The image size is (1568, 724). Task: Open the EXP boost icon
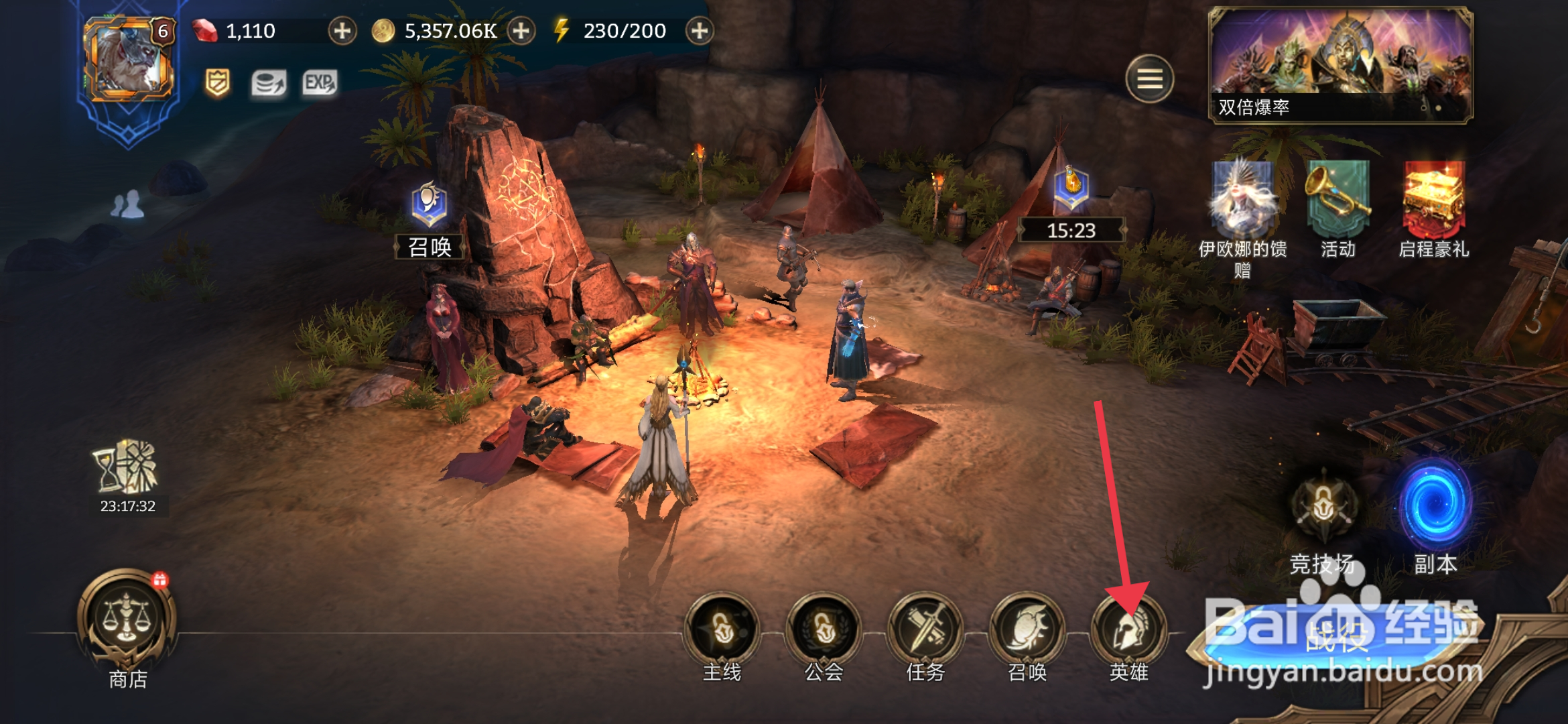(x=320, y=83)
